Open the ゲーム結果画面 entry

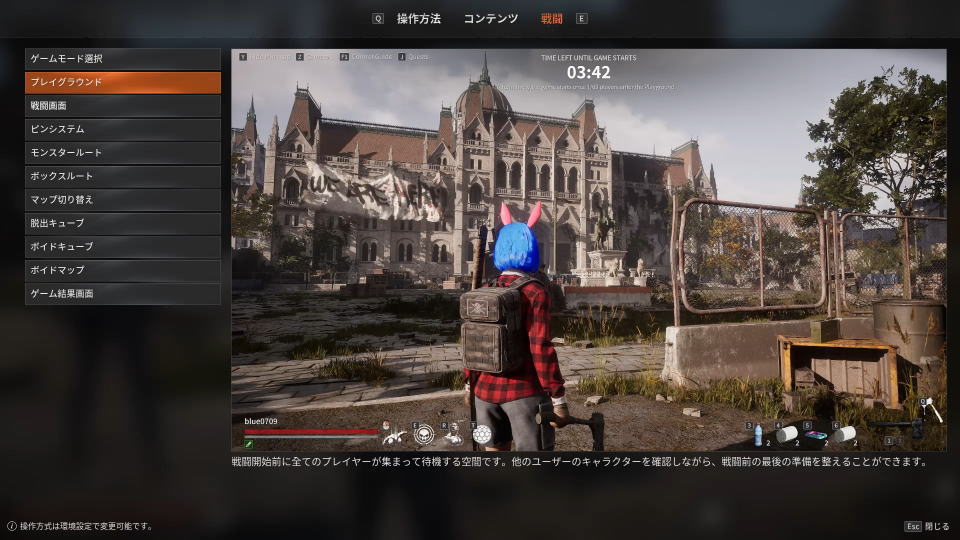tap(122, 294)
